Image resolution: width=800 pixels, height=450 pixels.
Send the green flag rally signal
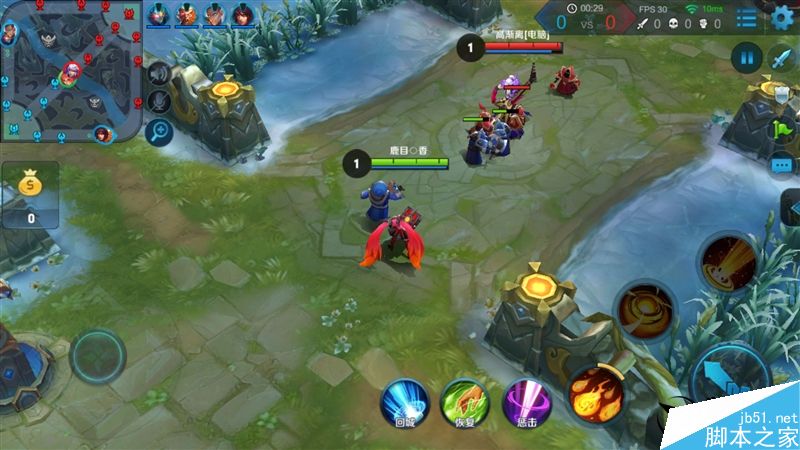point(782,128)
